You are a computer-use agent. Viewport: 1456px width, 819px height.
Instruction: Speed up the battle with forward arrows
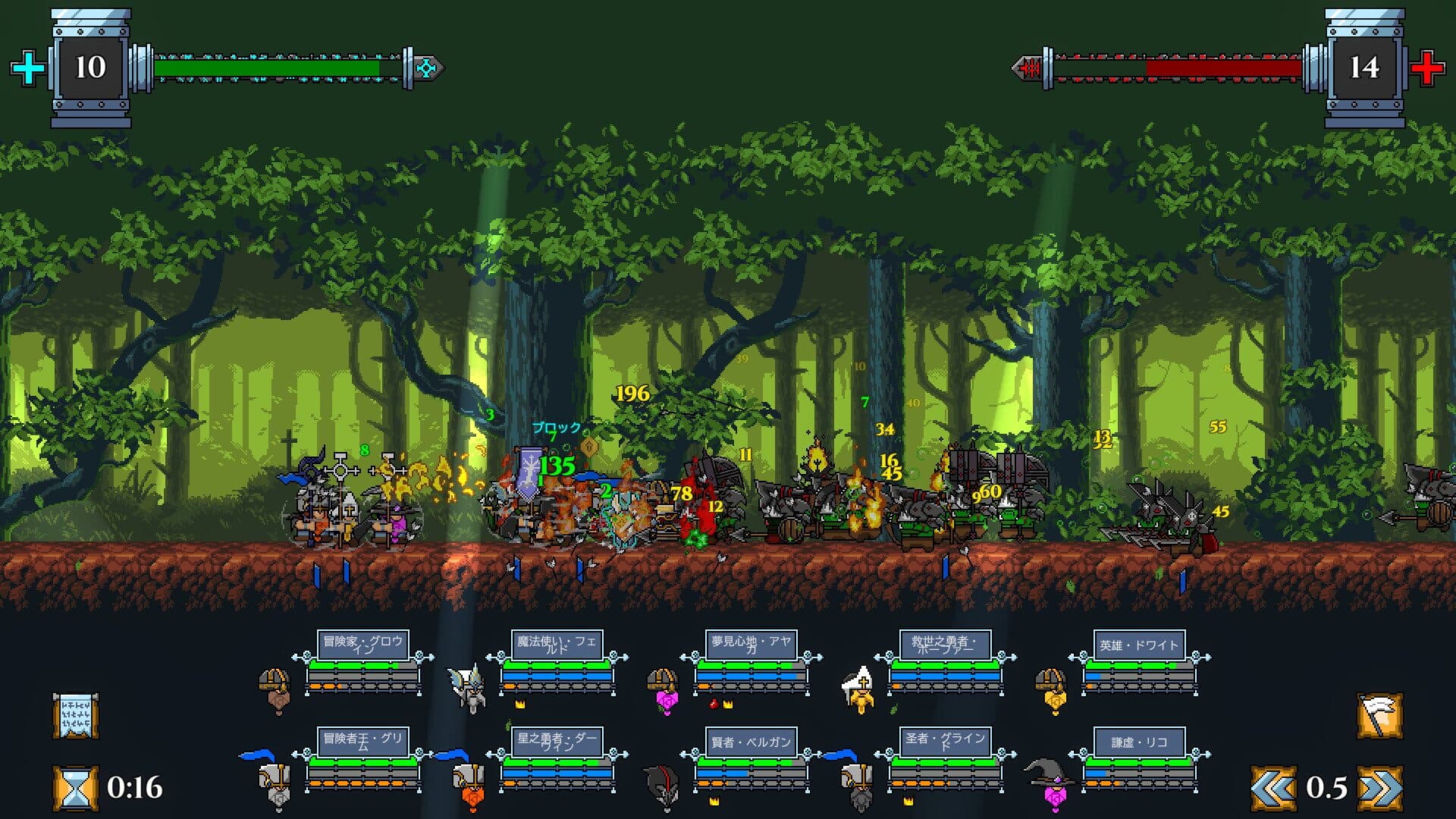click(x=1379, y=788)
